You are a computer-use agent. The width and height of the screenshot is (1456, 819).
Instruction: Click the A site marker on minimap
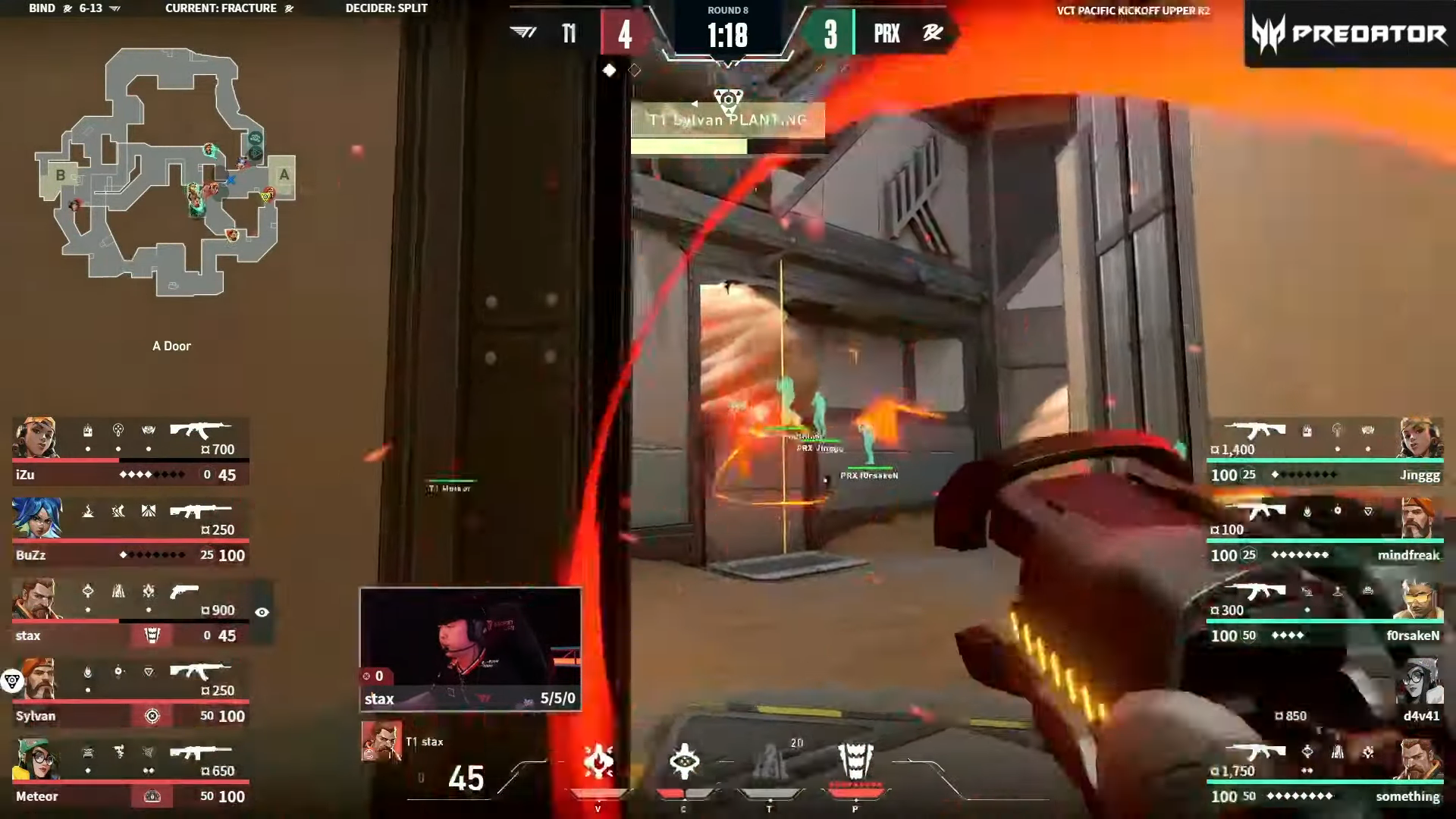(x=284, y=175)
